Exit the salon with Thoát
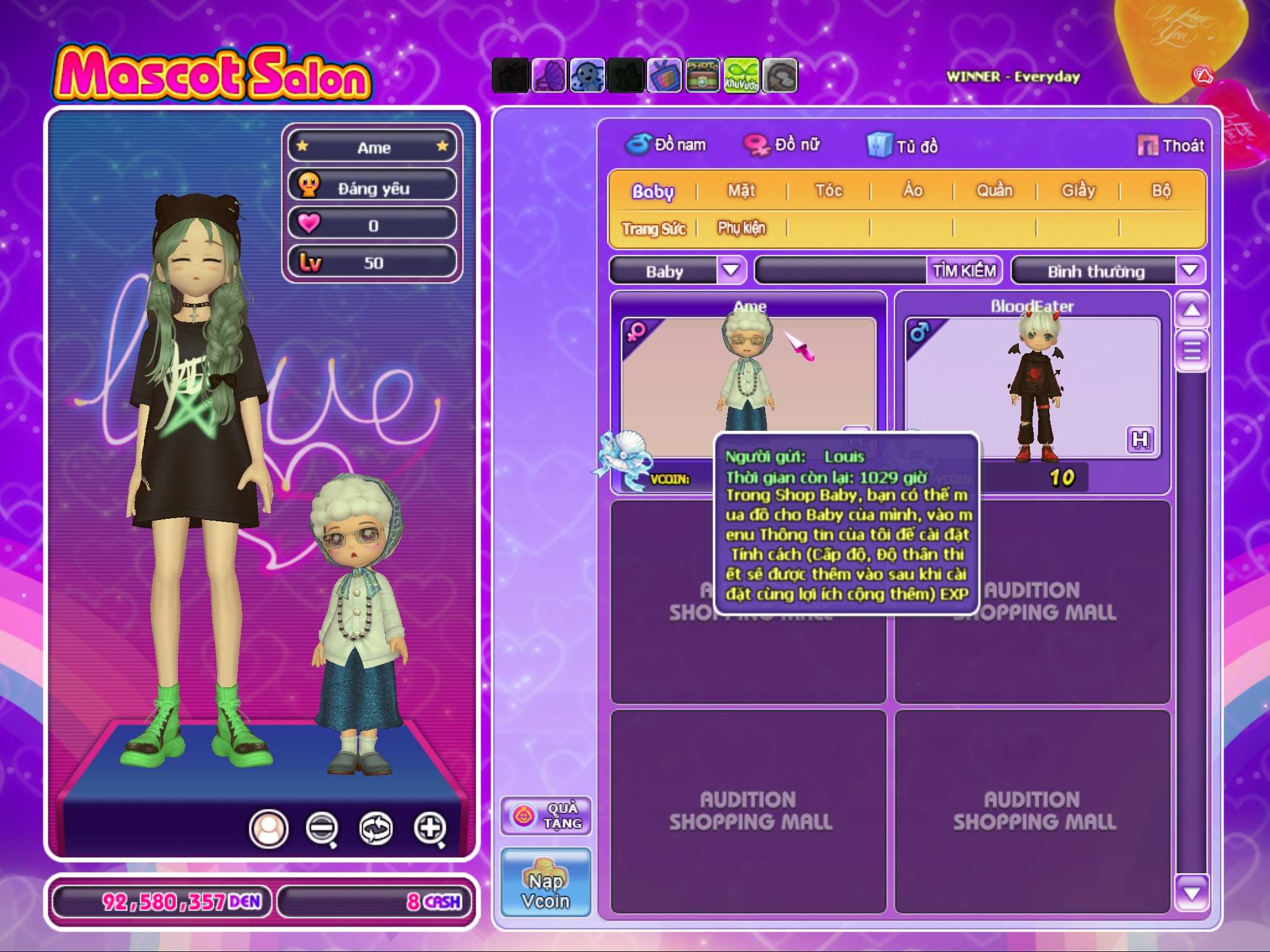The image size is (1270, 952). click(x=1171, y=146)
